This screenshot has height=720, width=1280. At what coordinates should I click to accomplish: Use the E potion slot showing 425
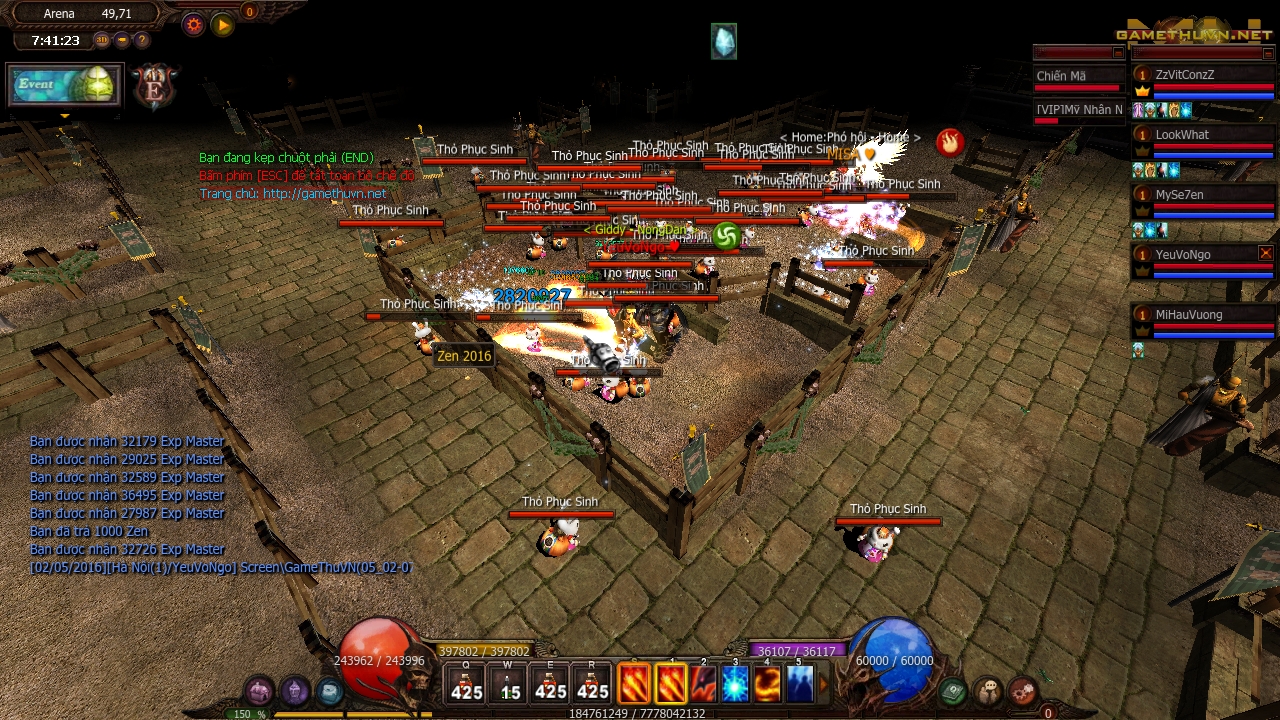pyautogui.click(x=551, y=684)
